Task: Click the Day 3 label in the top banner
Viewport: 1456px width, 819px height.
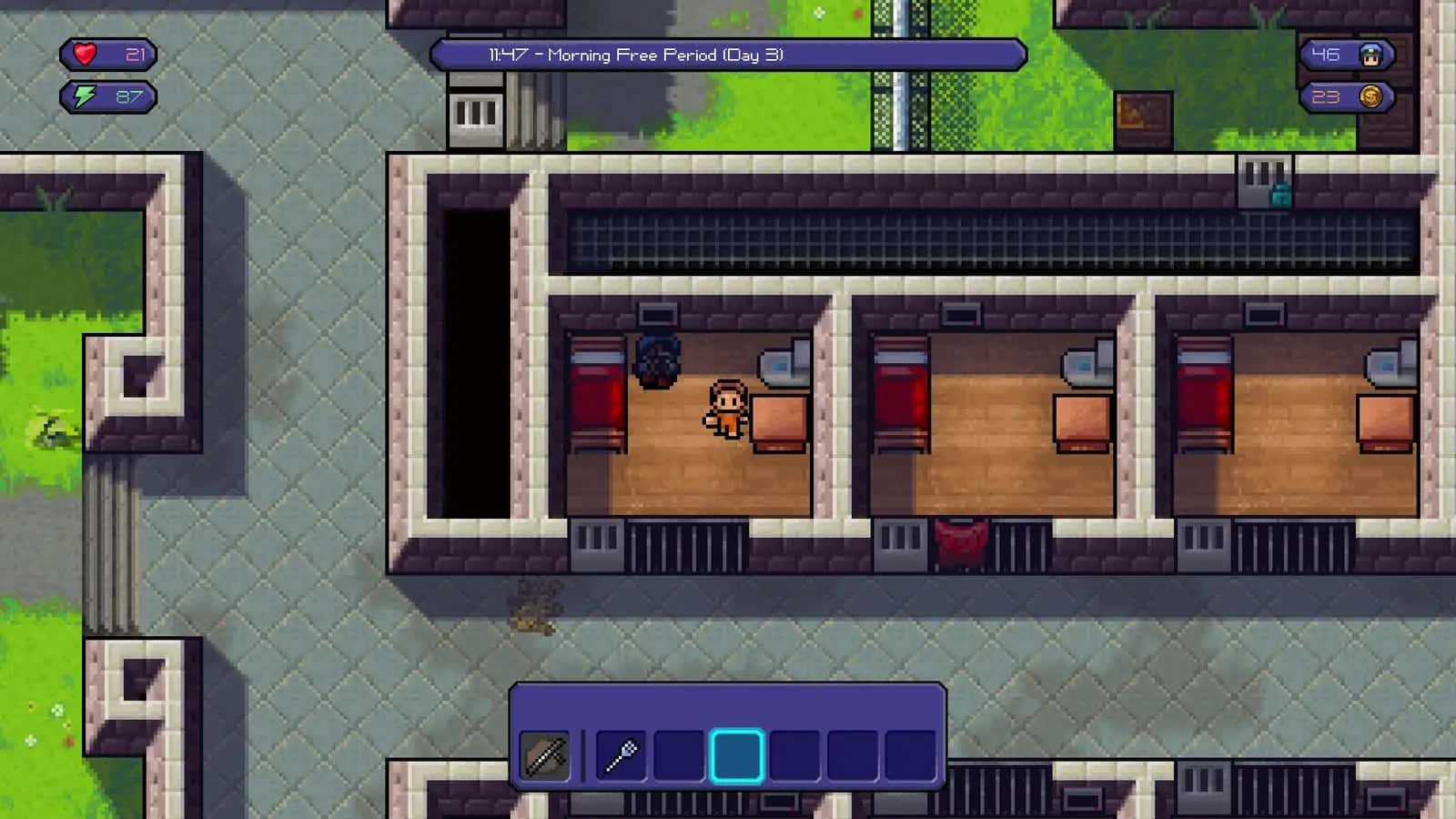Action: (753, 55)
